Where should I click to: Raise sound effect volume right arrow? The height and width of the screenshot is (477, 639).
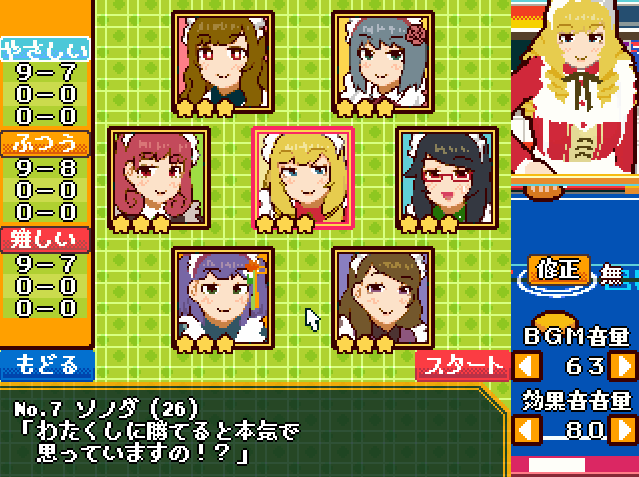(622, 431)
